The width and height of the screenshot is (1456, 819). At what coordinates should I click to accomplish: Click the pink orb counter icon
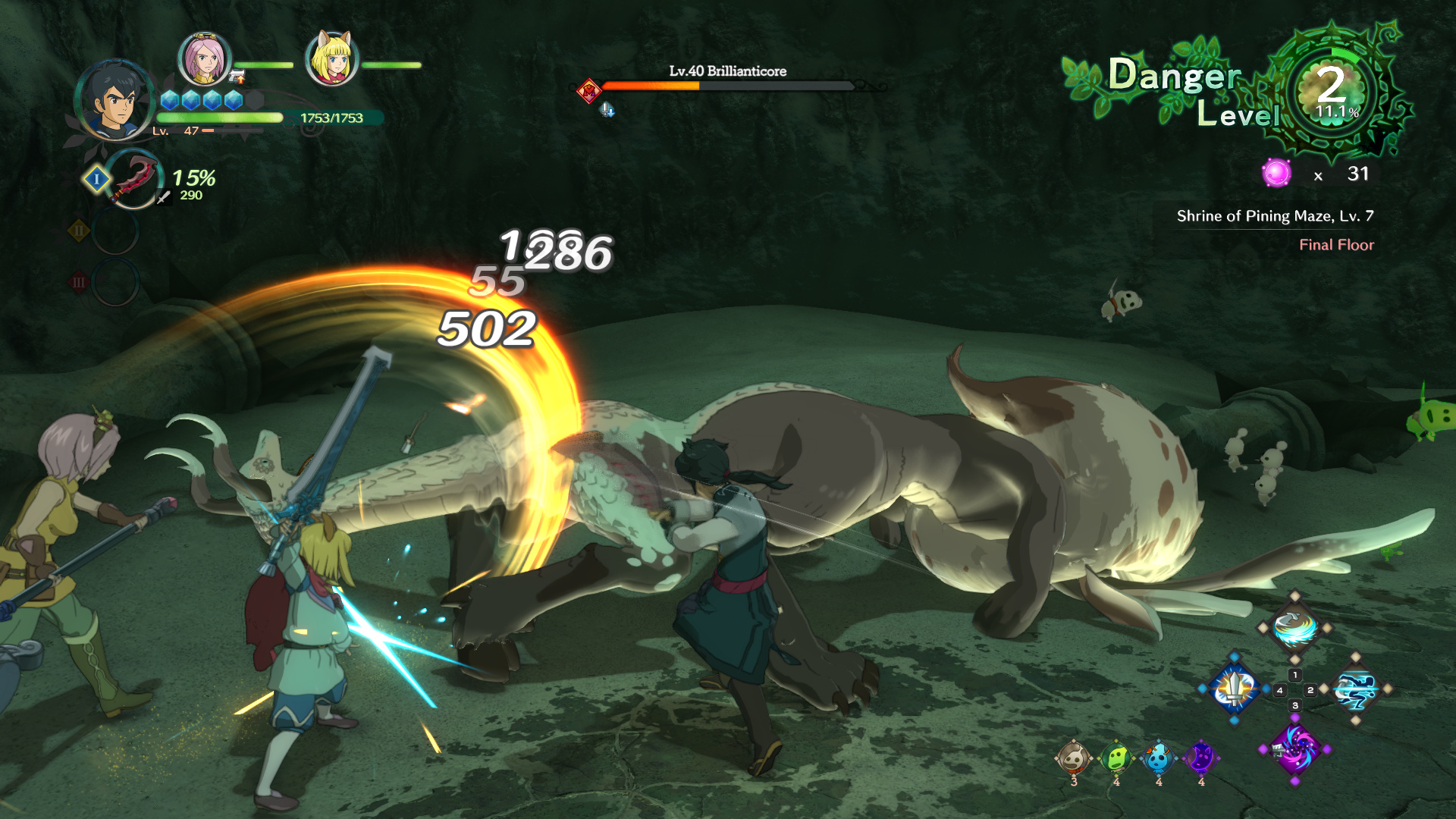[1276, 174]
